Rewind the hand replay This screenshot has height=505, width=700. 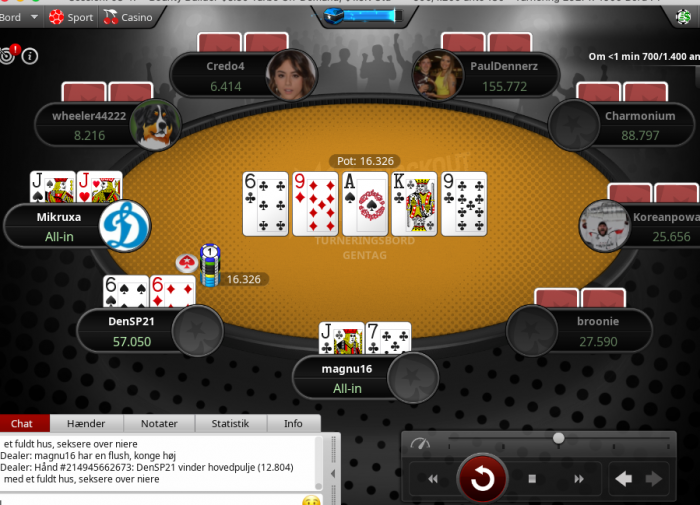pyautogui.click(x=433, y=479)
